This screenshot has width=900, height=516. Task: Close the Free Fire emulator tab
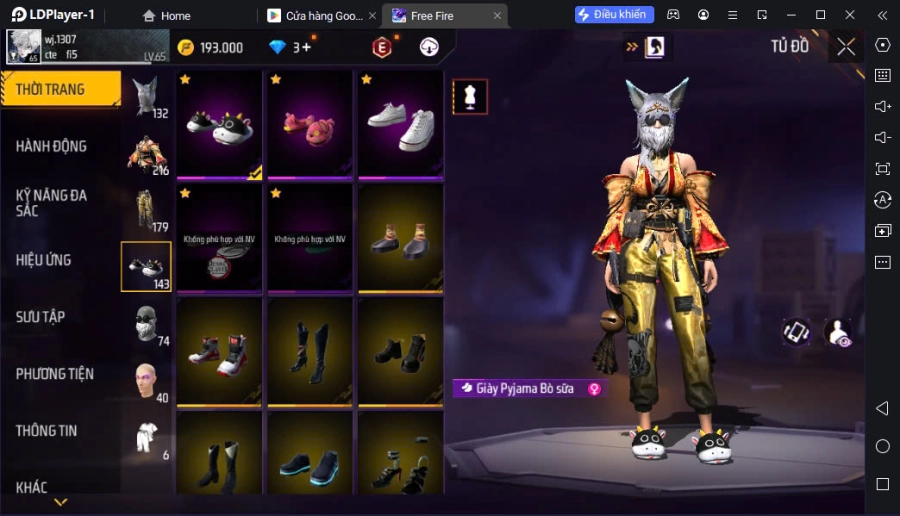click(x=497, y=16)
